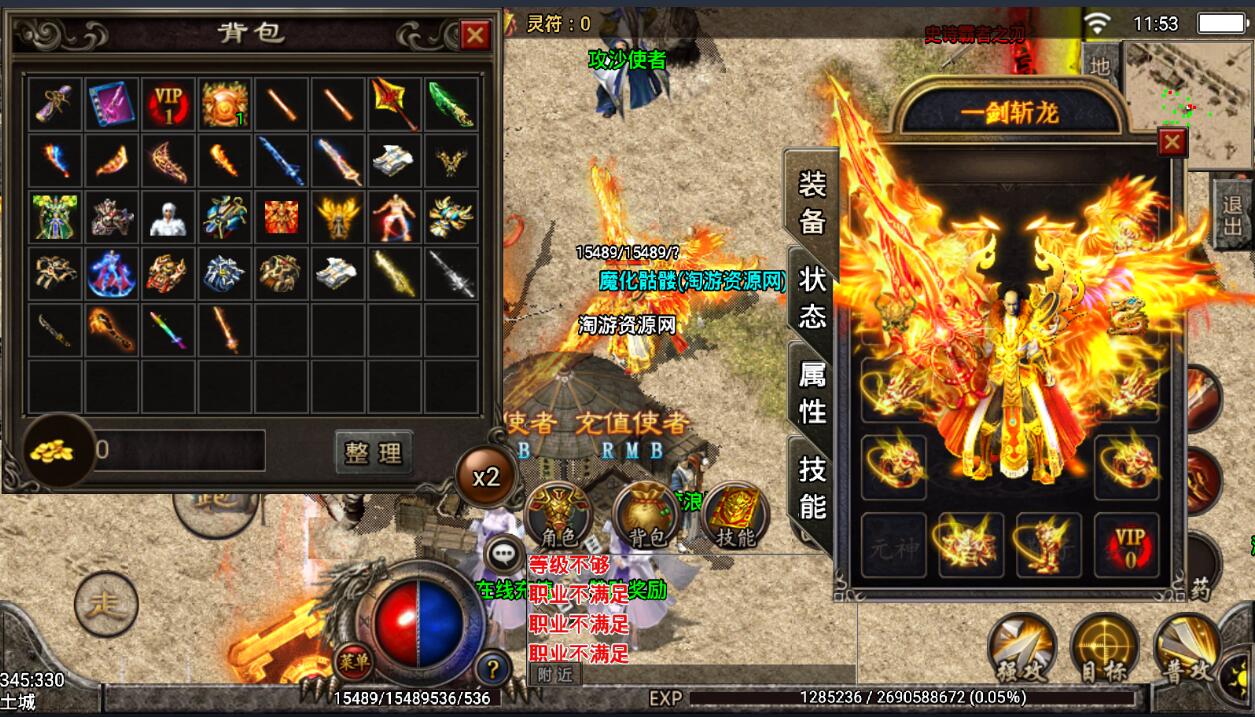Open the 菜单 menu button
Viewport: 1255px width, 717px height.
pyautogui.click(x=350, y=662)
